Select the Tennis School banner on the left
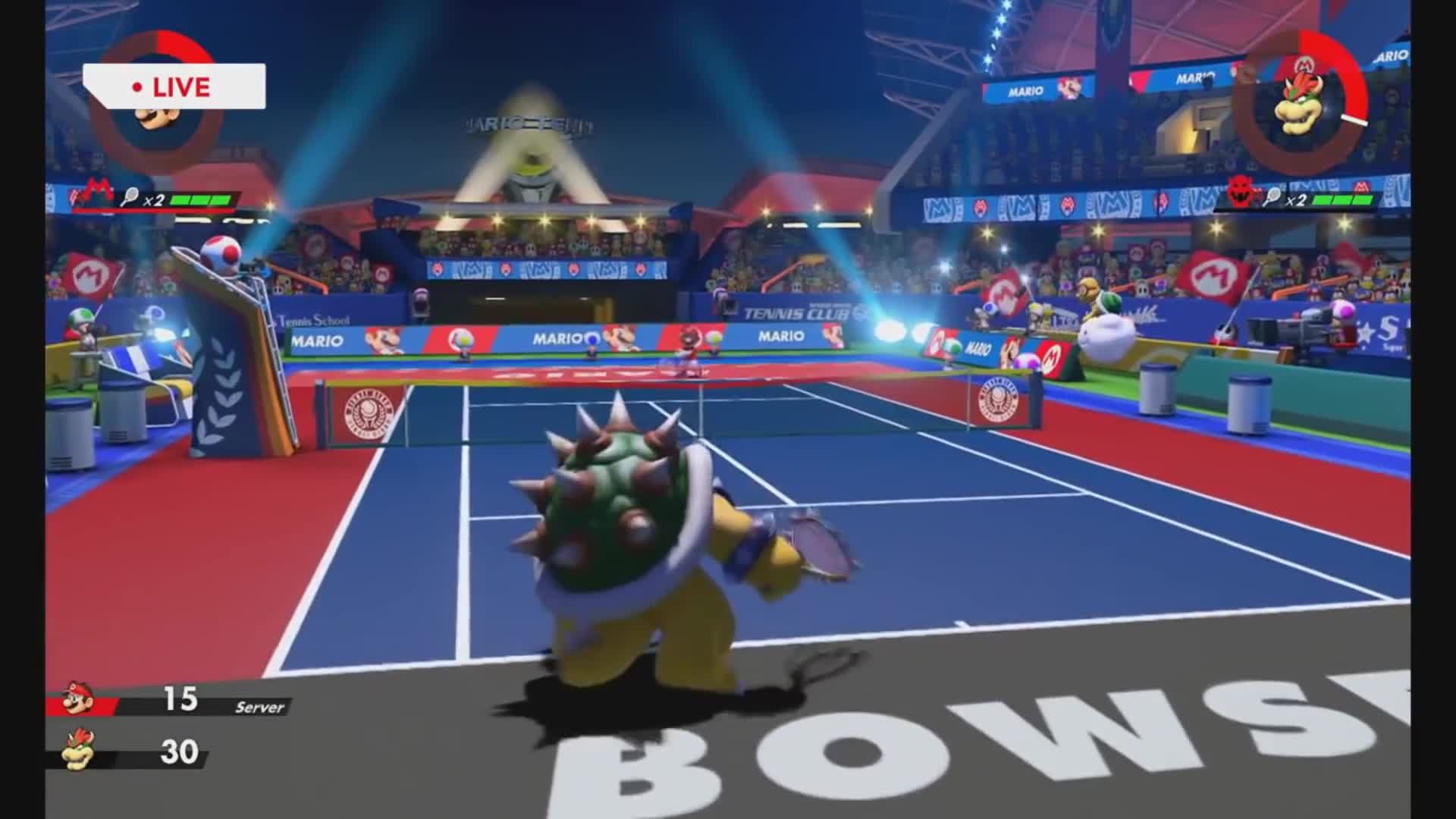 tap(315, 322)
